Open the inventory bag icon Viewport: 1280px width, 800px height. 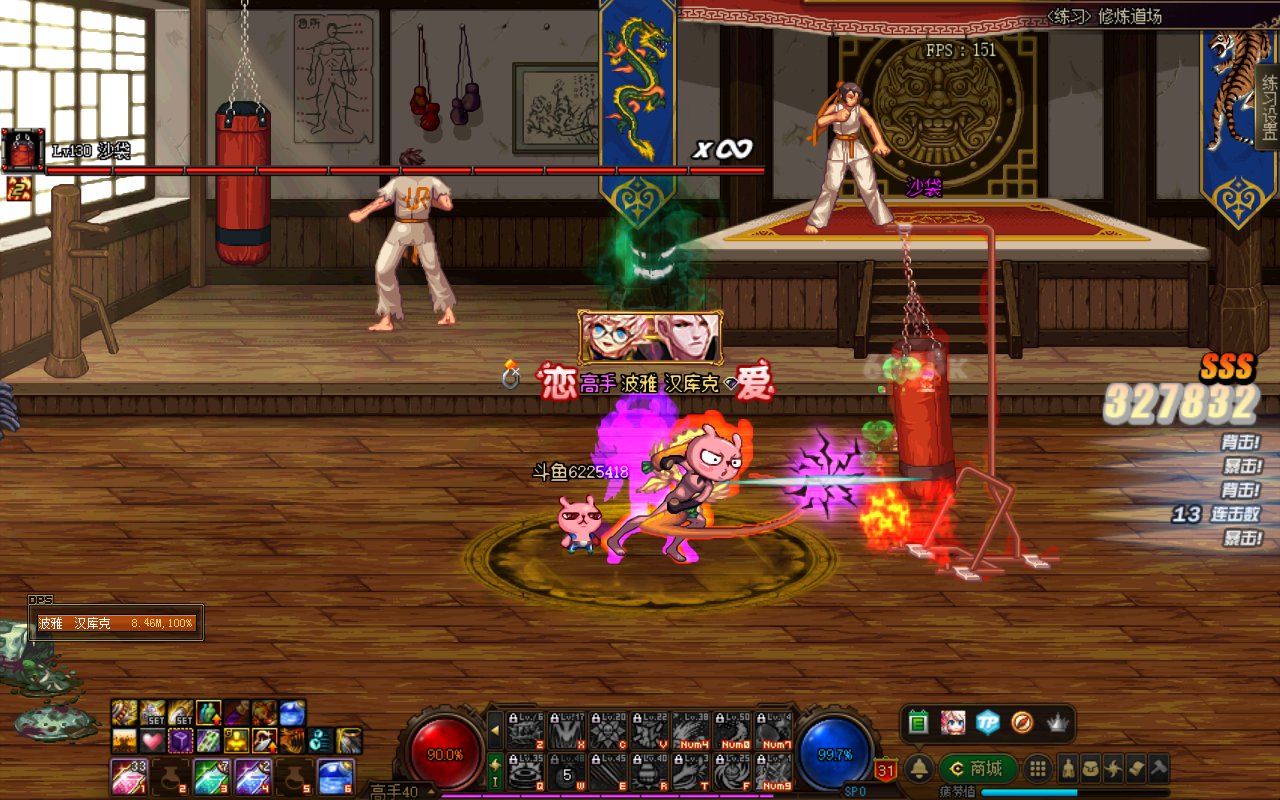pyautogui.click(x=1091, y=768)
